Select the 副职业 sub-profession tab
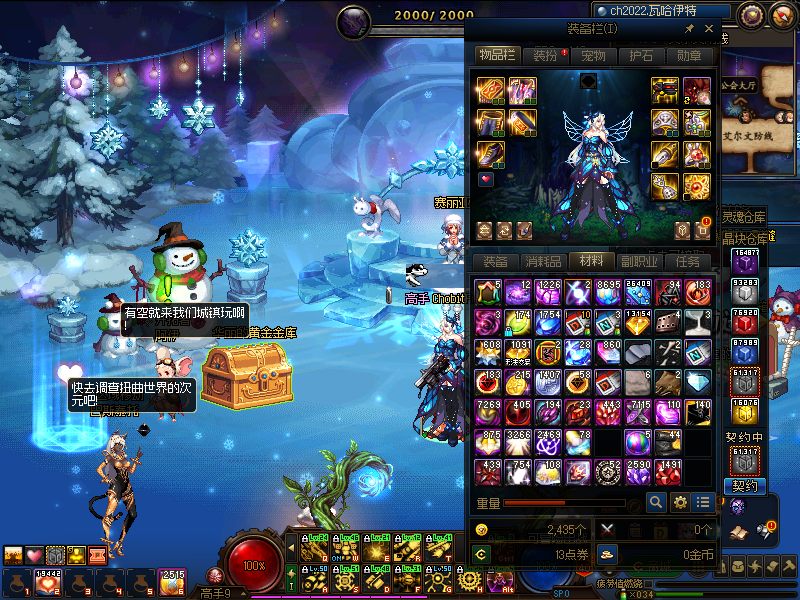800x600 pixels. [640, 261]
